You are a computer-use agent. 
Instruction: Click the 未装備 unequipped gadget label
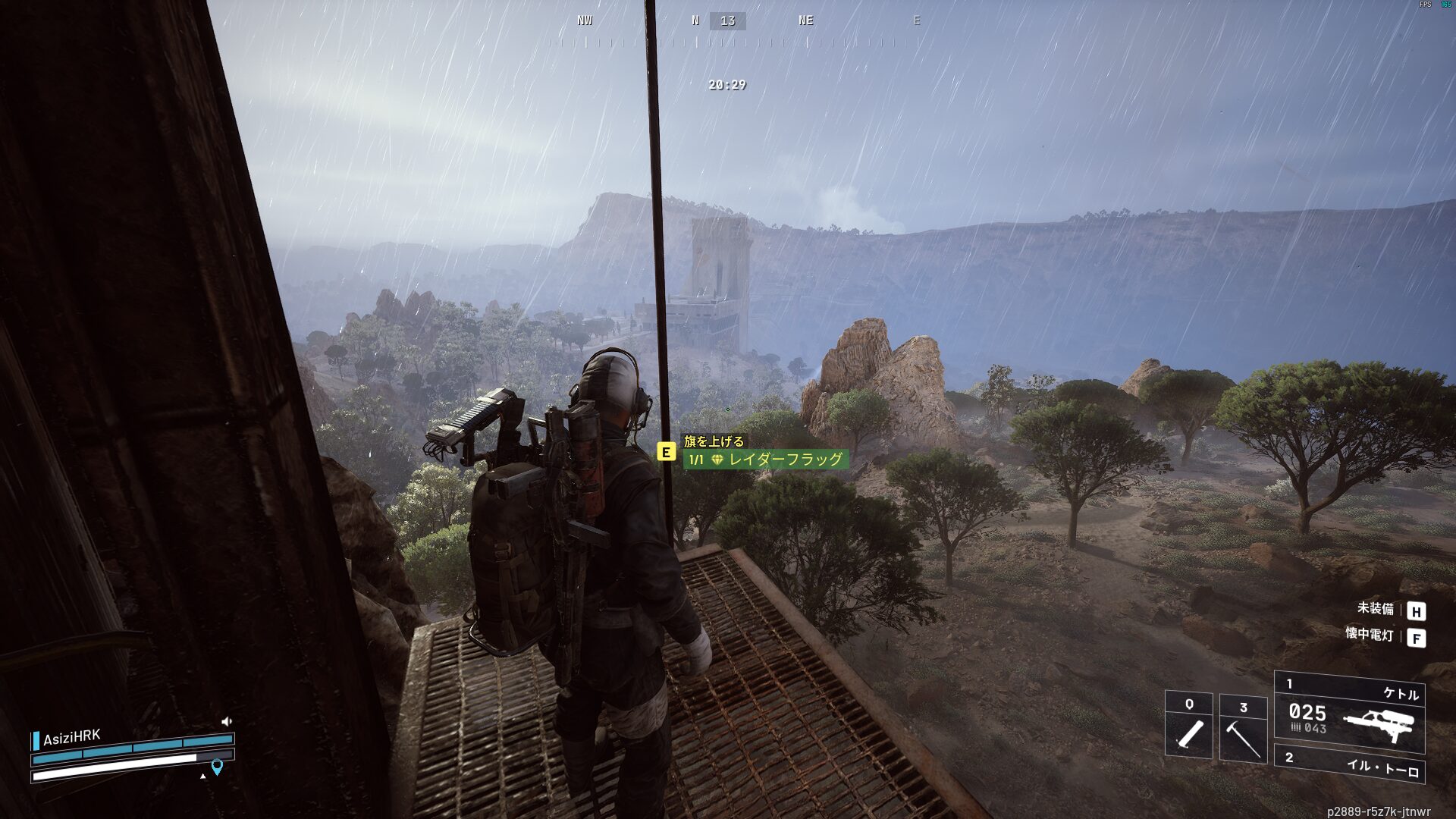pos(1375,609)
